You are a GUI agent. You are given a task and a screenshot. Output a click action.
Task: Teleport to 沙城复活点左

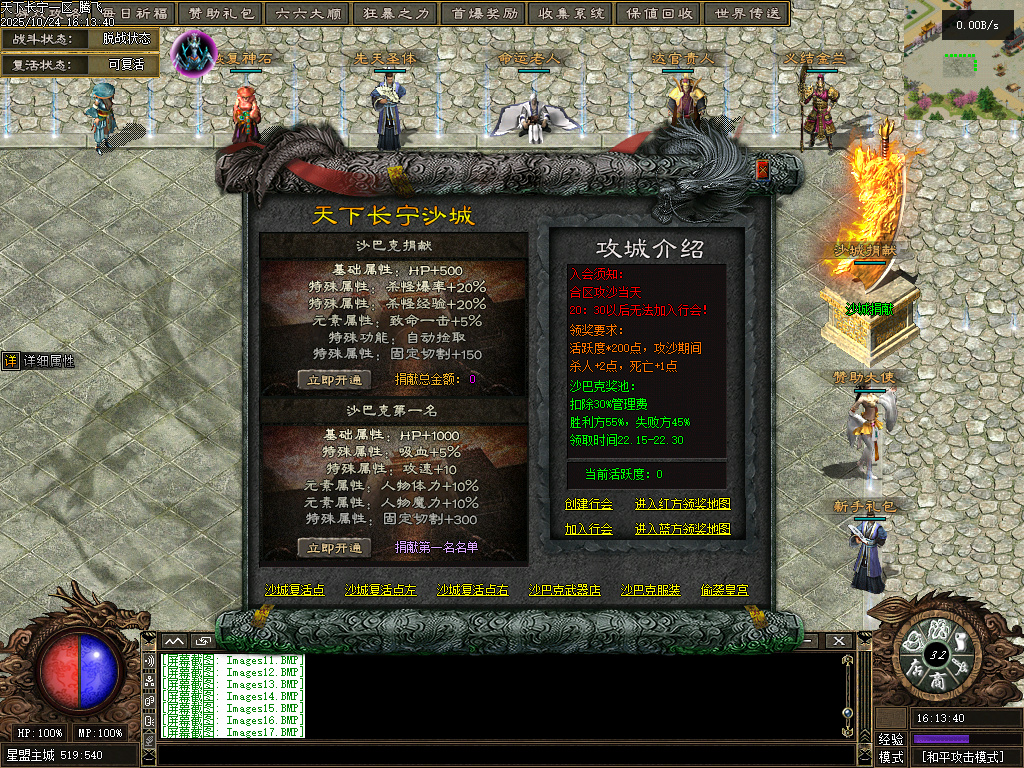click(x=380, y=590)
